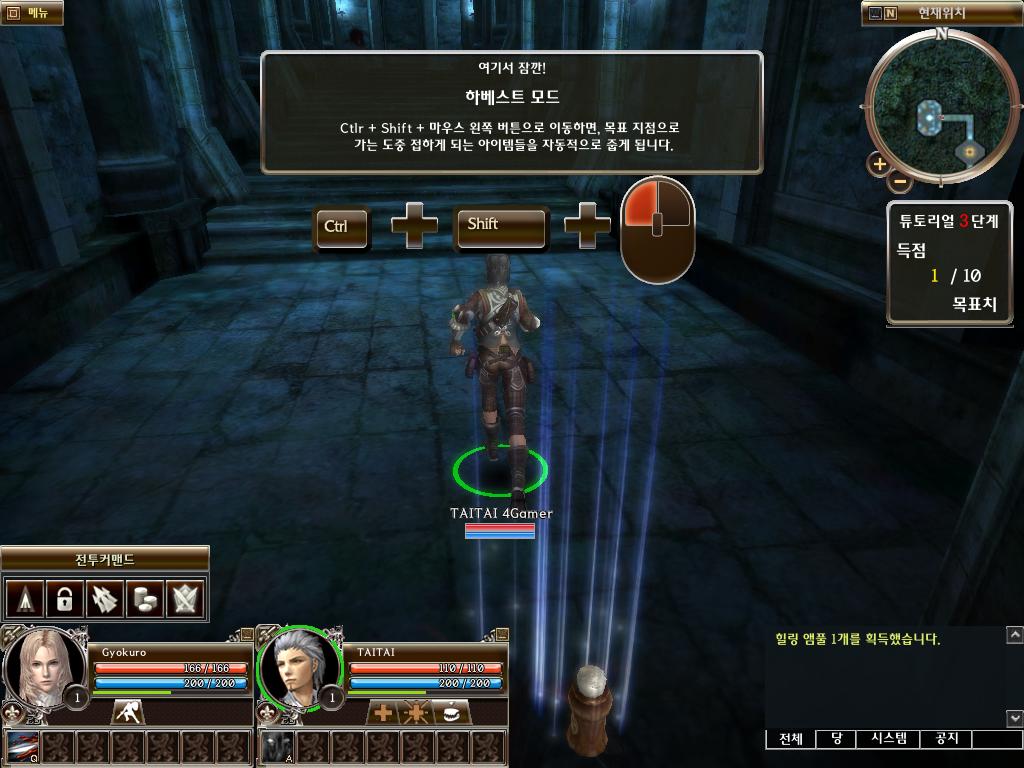Toggle the N compass button beside 현재위치
Image resolution: width=1024 pixels, height=768 pixels.
coord(890,14)
